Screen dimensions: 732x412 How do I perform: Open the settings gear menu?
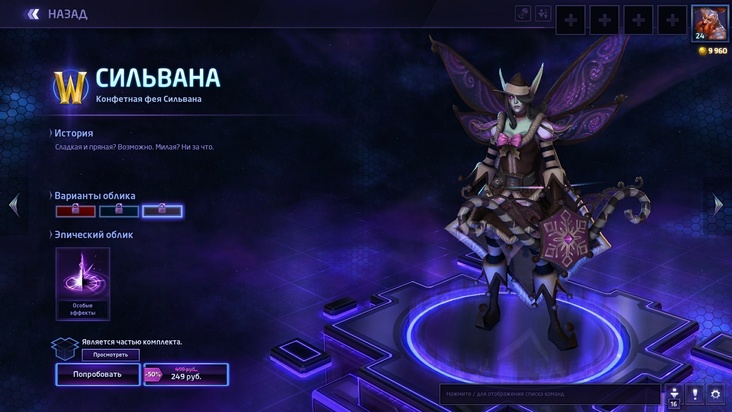pyautogui.click(x=715, y=394)
